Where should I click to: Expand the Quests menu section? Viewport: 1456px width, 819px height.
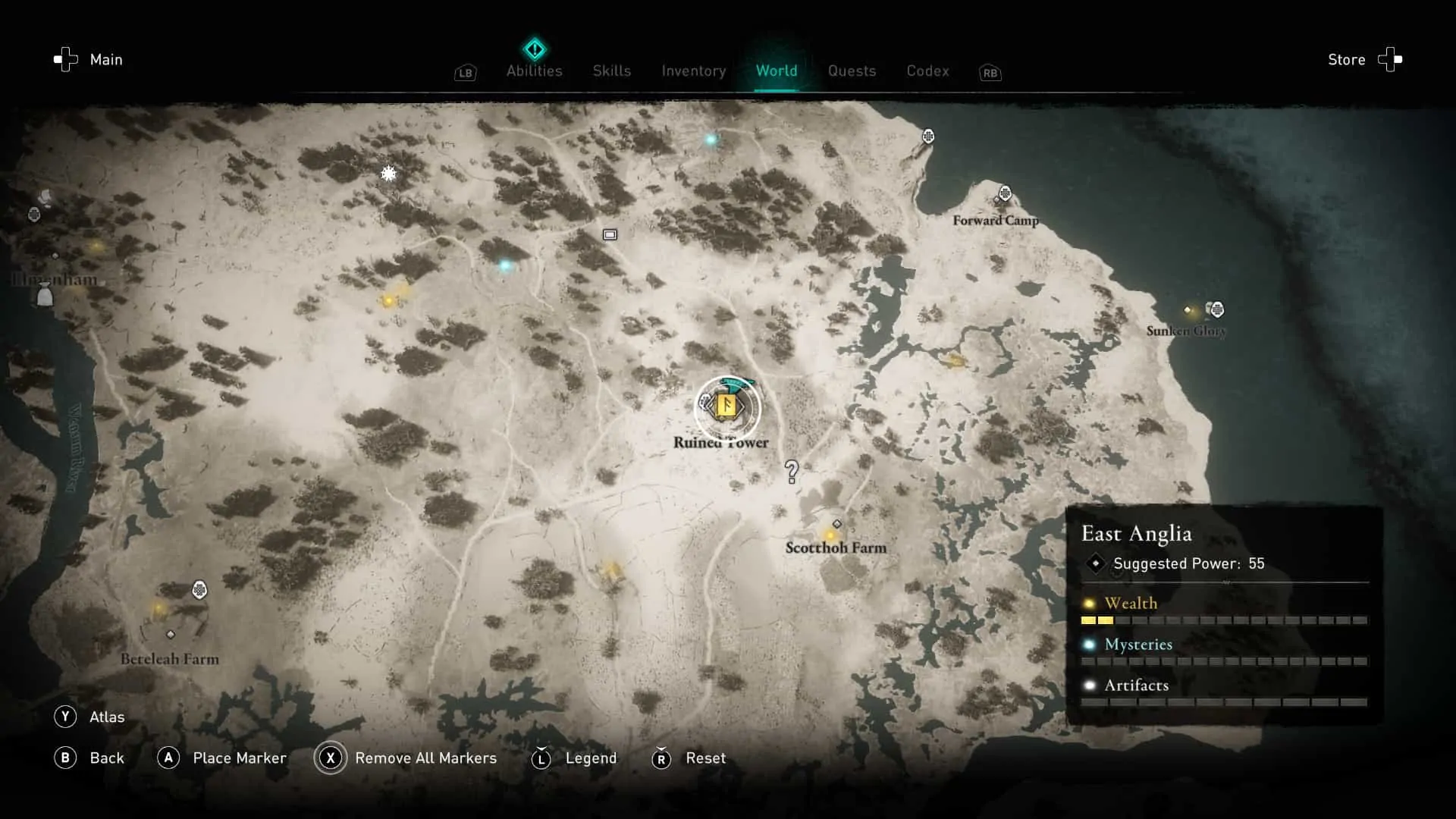pyautogui.click(x=852, y=71)
